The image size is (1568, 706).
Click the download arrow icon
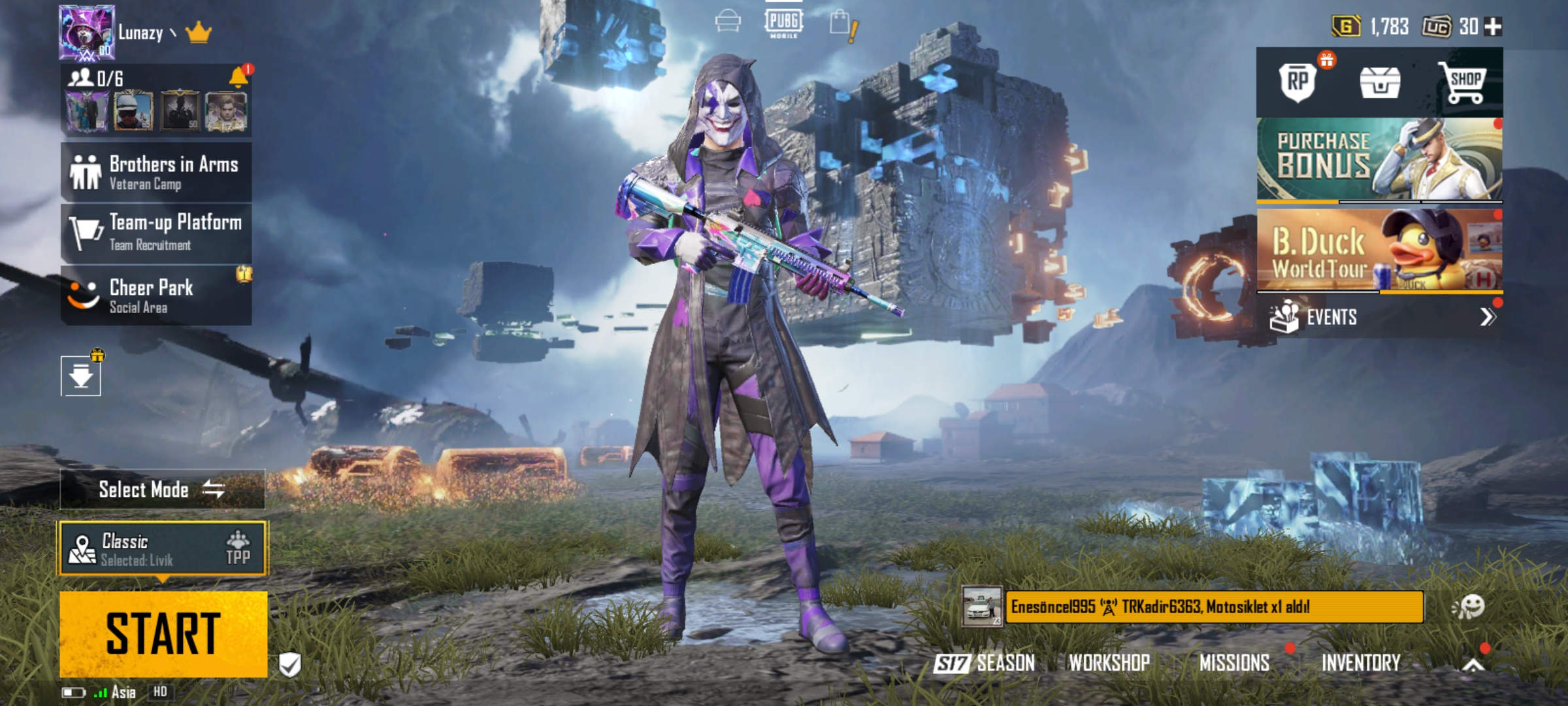pos(81,376)
